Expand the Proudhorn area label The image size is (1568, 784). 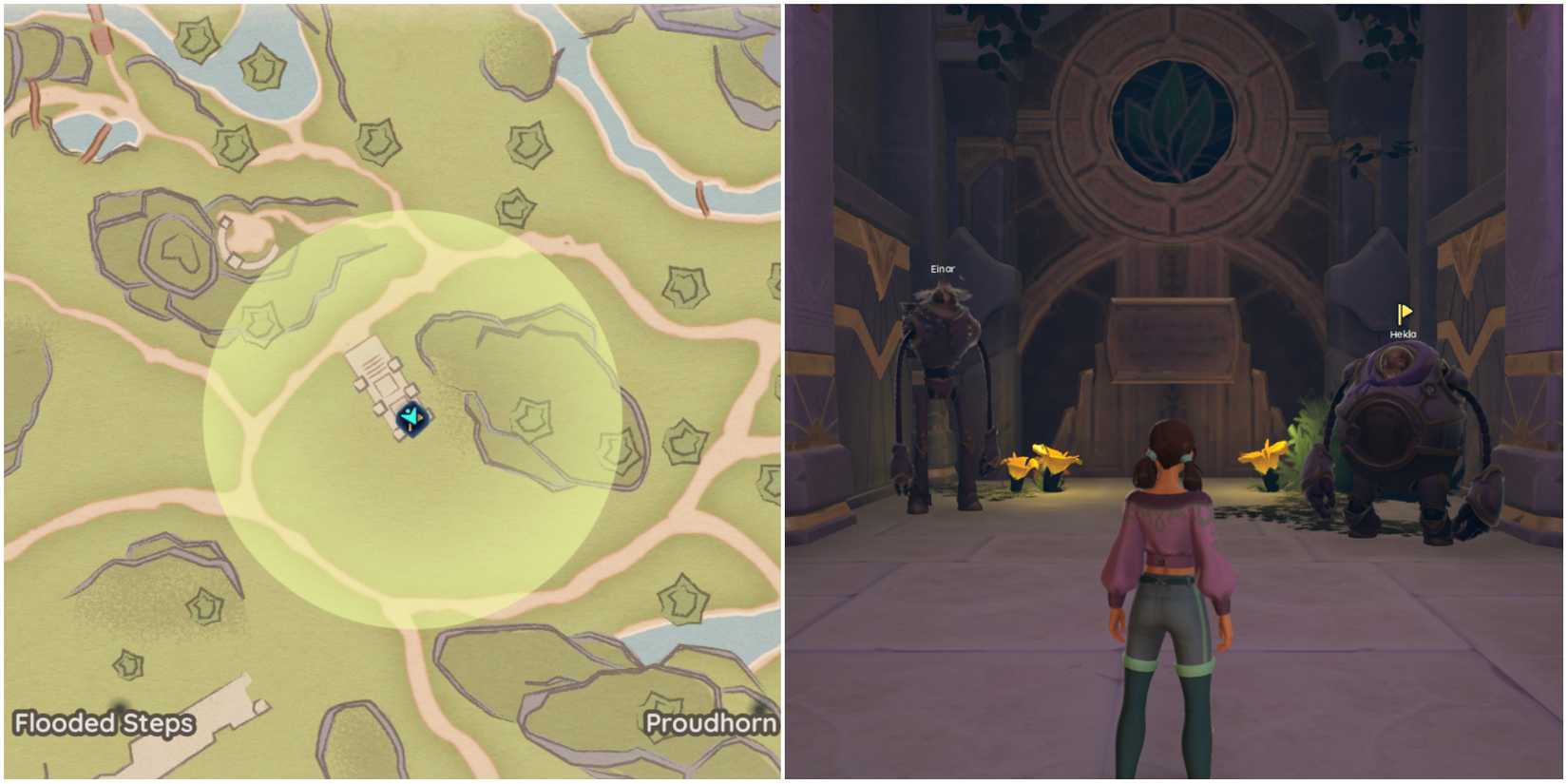tap(711, 723)
